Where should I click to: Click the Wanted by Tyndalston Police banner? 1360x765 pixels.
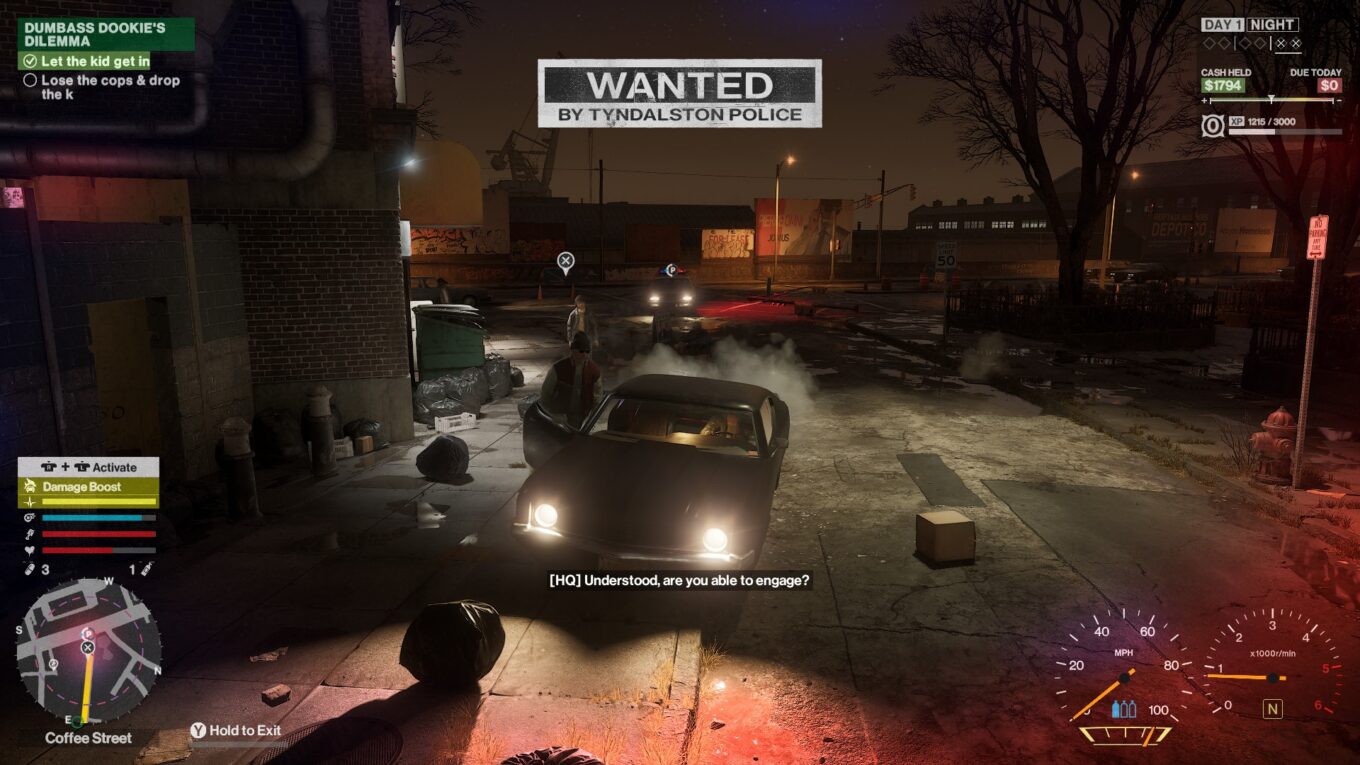[680, 93]
